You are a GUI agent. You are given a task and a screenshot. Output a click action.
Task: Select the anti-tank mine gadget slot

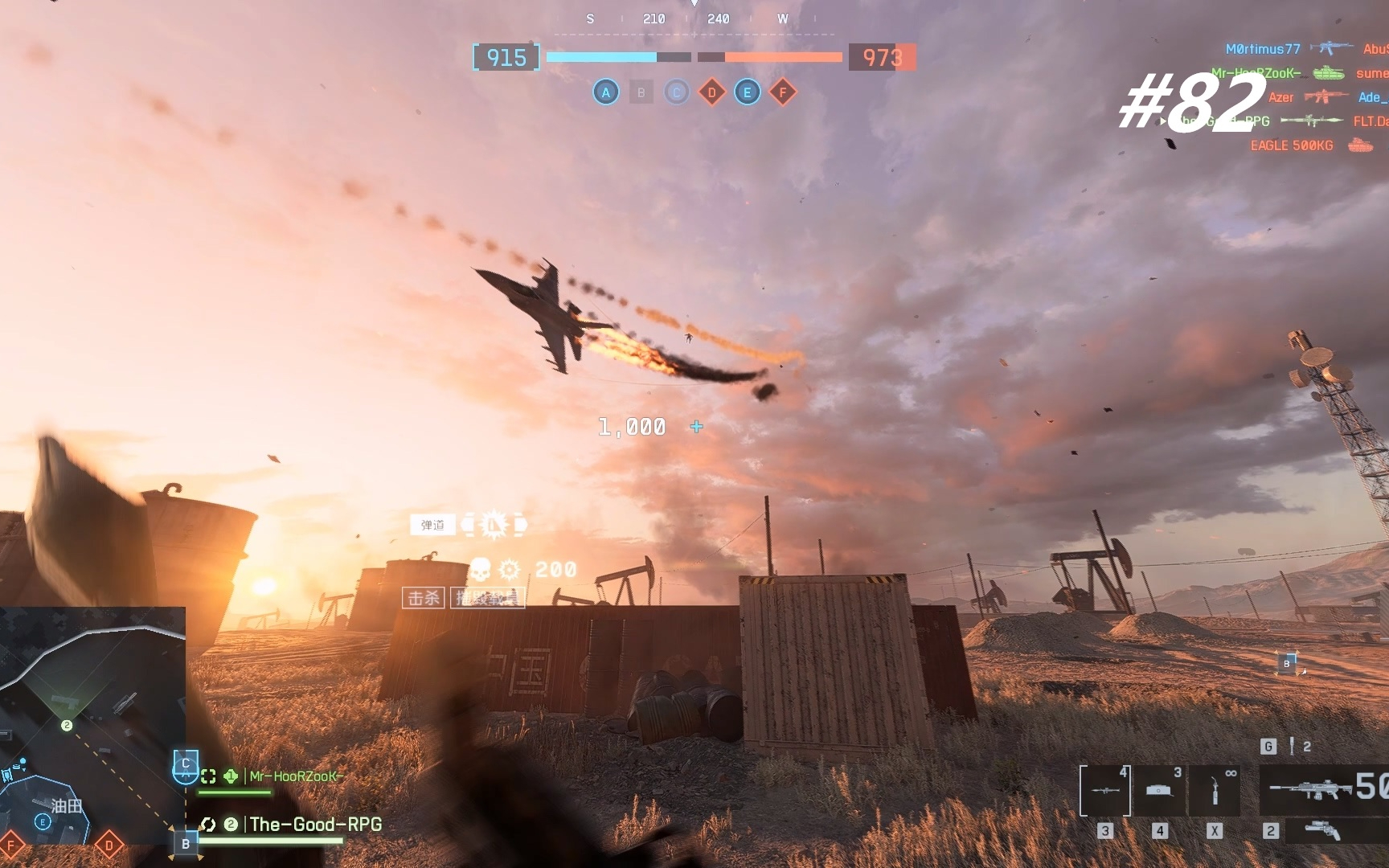(1160, 790)
